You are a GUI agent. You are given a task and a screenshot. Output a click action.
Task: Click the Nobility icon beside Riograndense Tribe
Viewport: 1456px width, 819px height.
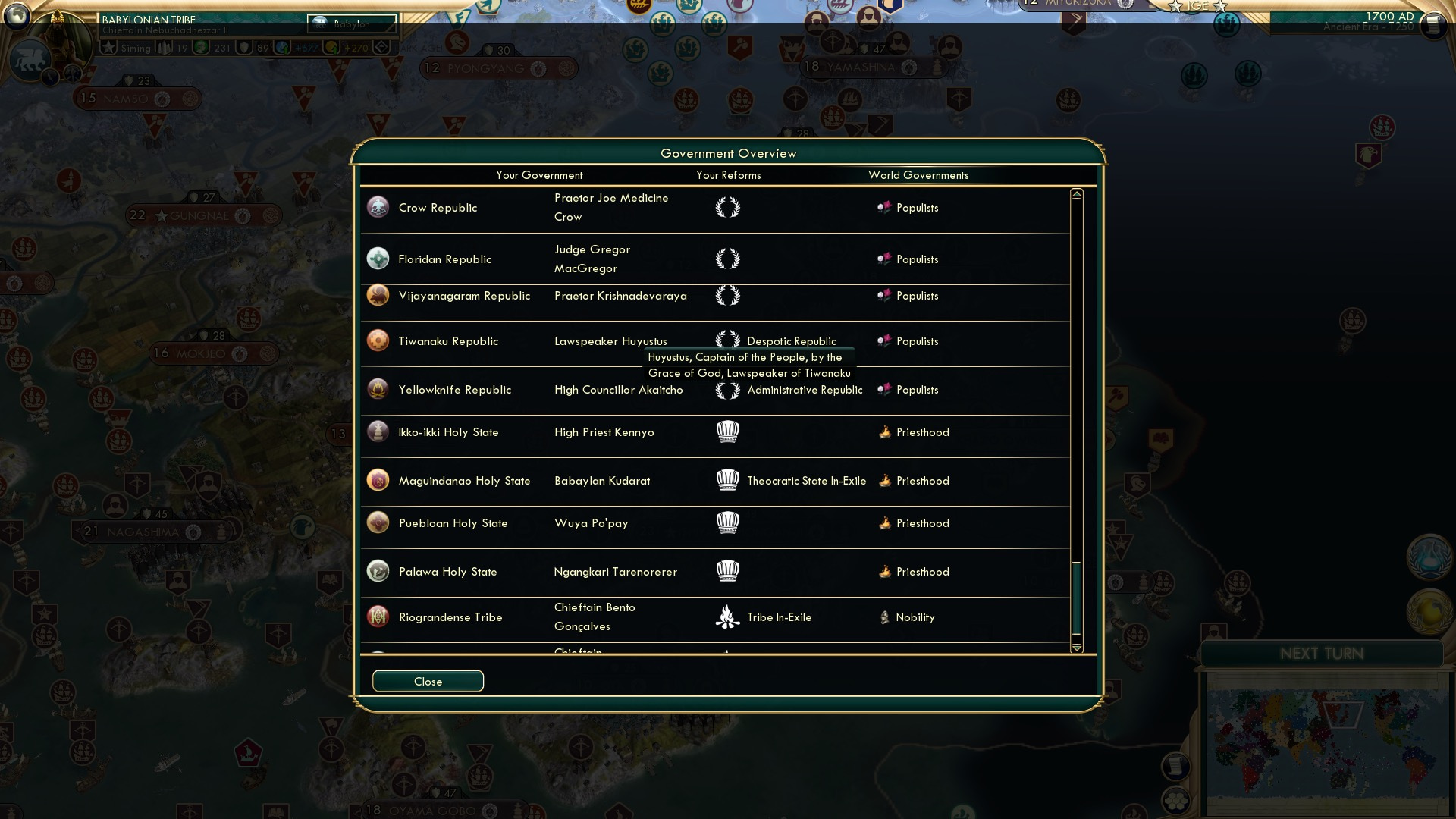(885, 617)
